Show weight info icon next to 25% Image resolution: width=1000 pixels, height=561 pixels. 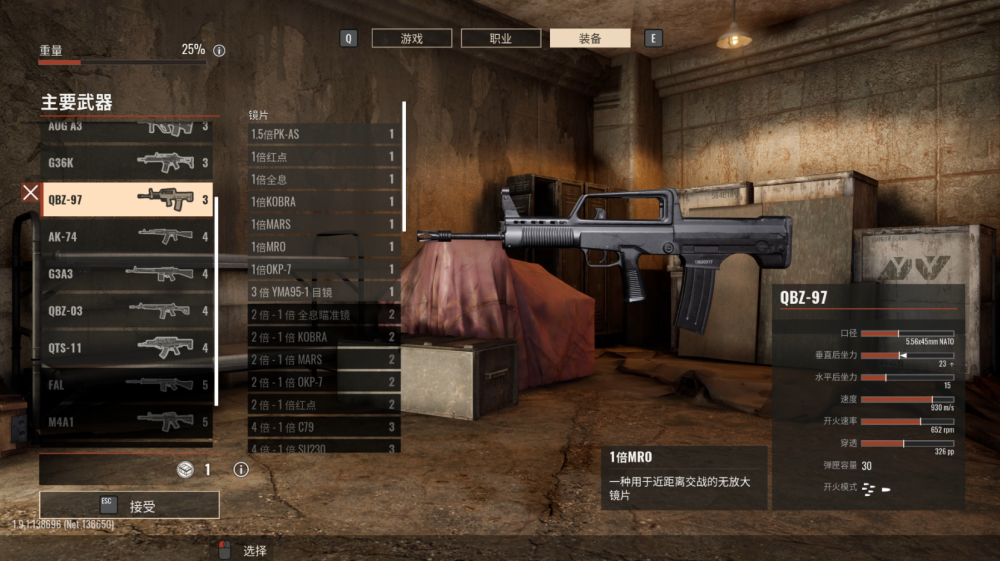[219, 50]
